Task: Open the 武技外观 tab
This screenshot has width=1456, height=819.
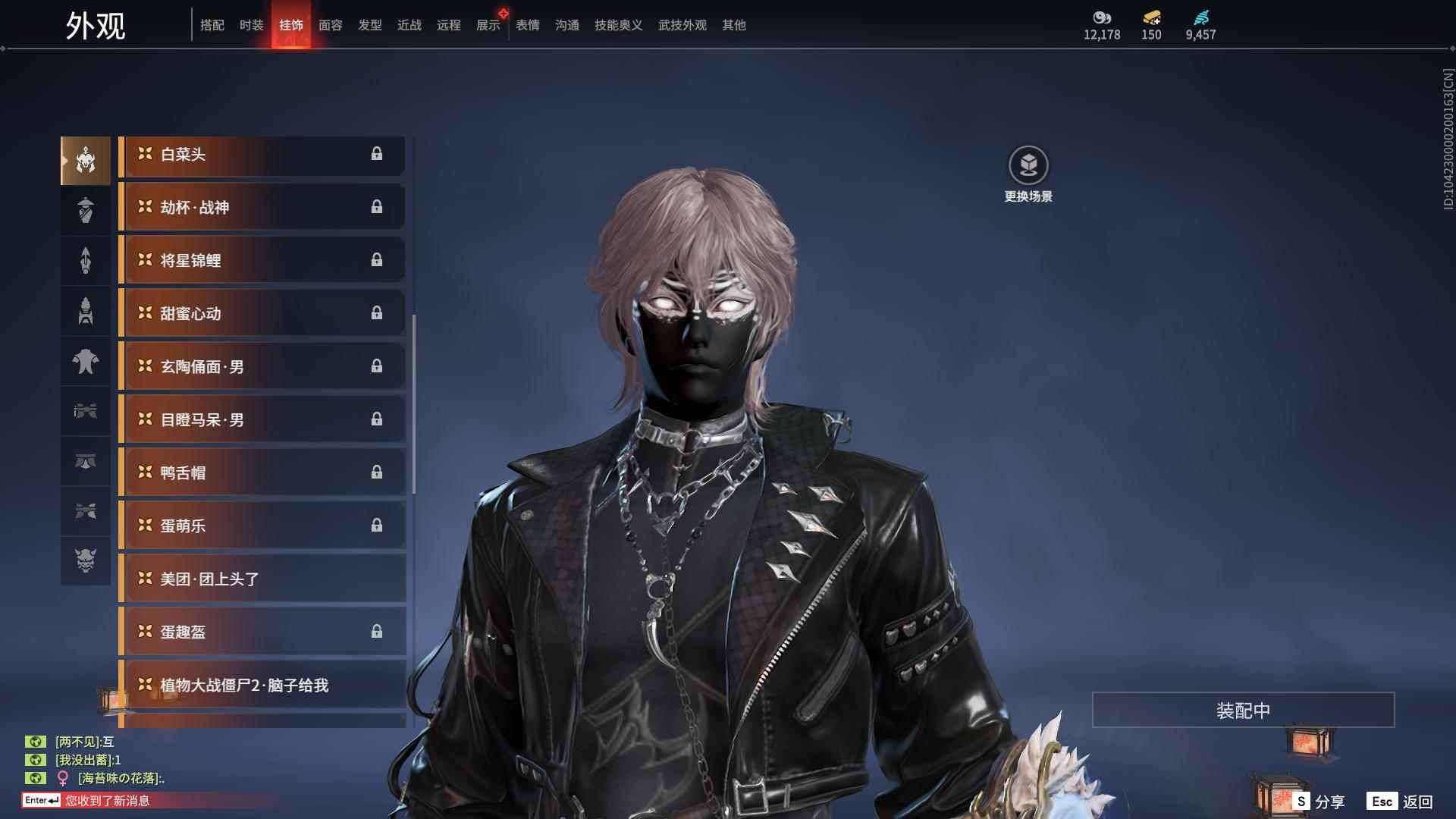Action: tap(682, 25)
